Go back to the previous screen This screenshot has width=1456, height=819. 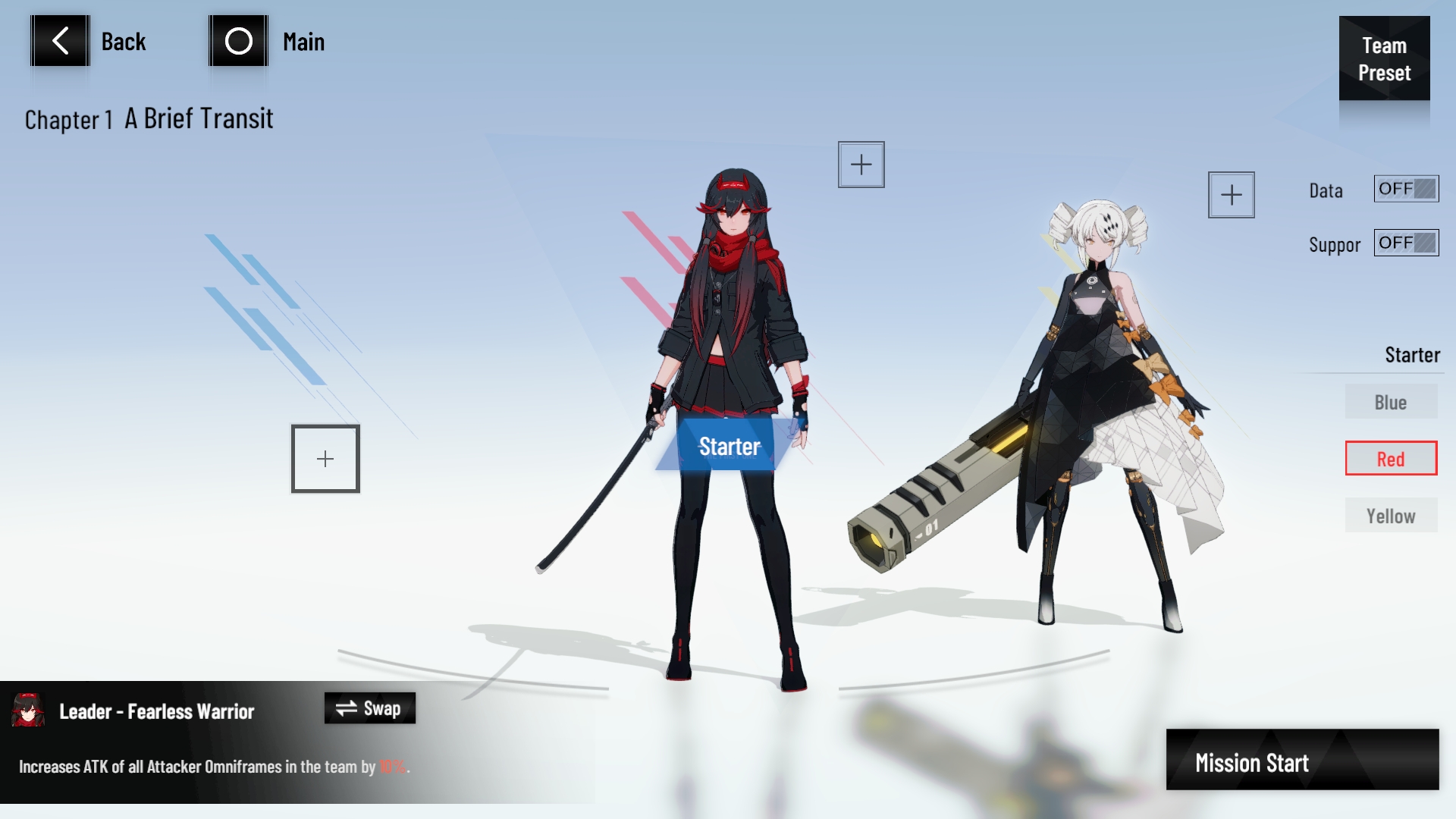tap(61, 41)
